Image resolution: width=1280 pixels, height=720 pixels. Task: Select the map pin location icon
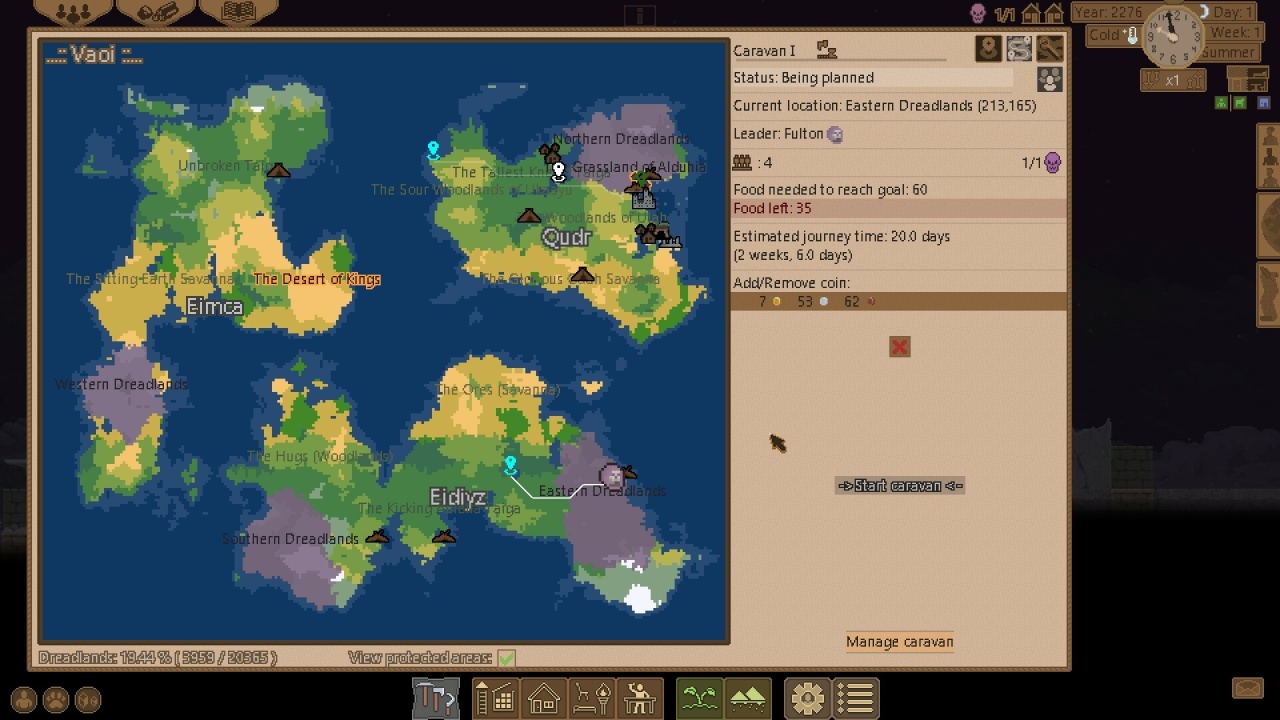[x=988, y=49]
